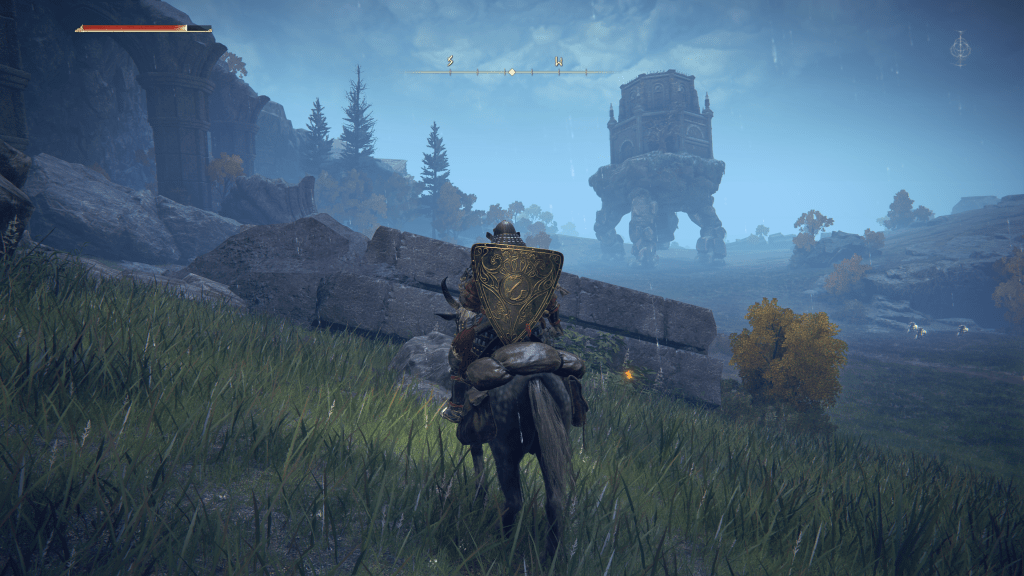Click the Elden Ring sigil status icon
The image size is (1024, 576).
pos(960,48)
